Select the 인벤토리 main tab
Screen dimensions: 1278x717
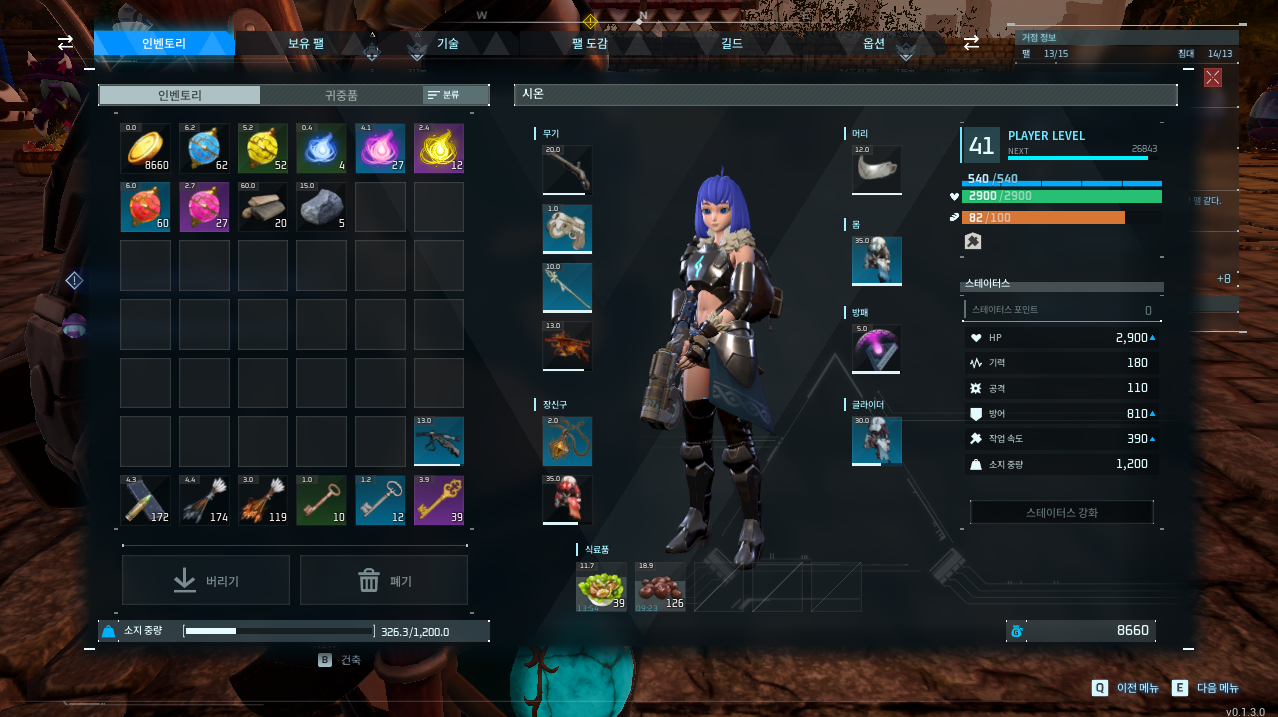pos(164,43)
